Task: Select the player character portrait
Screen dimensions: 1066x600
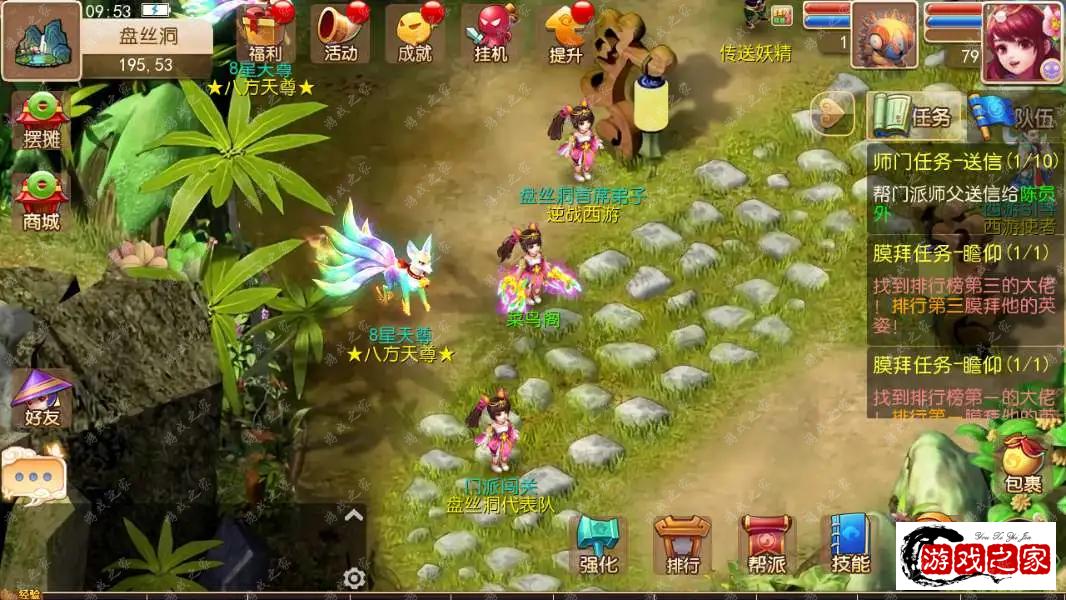Action: click(x=1021, y=42)
